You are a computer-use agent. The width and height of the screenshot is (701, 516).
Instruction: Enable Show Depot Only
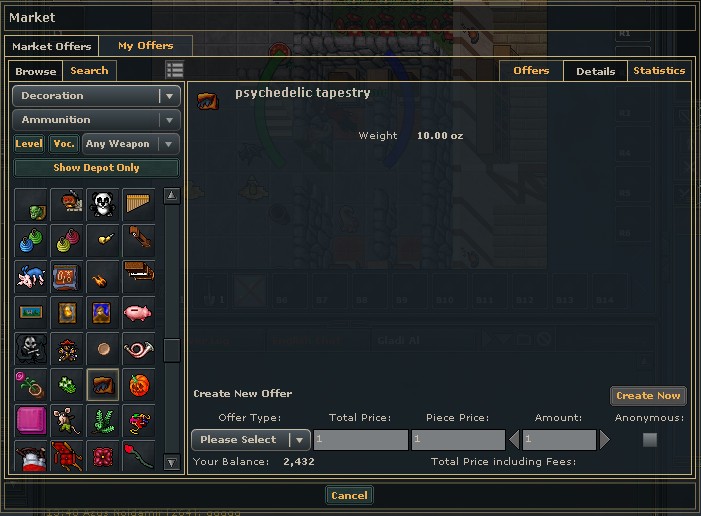click(x=96, y=168)
